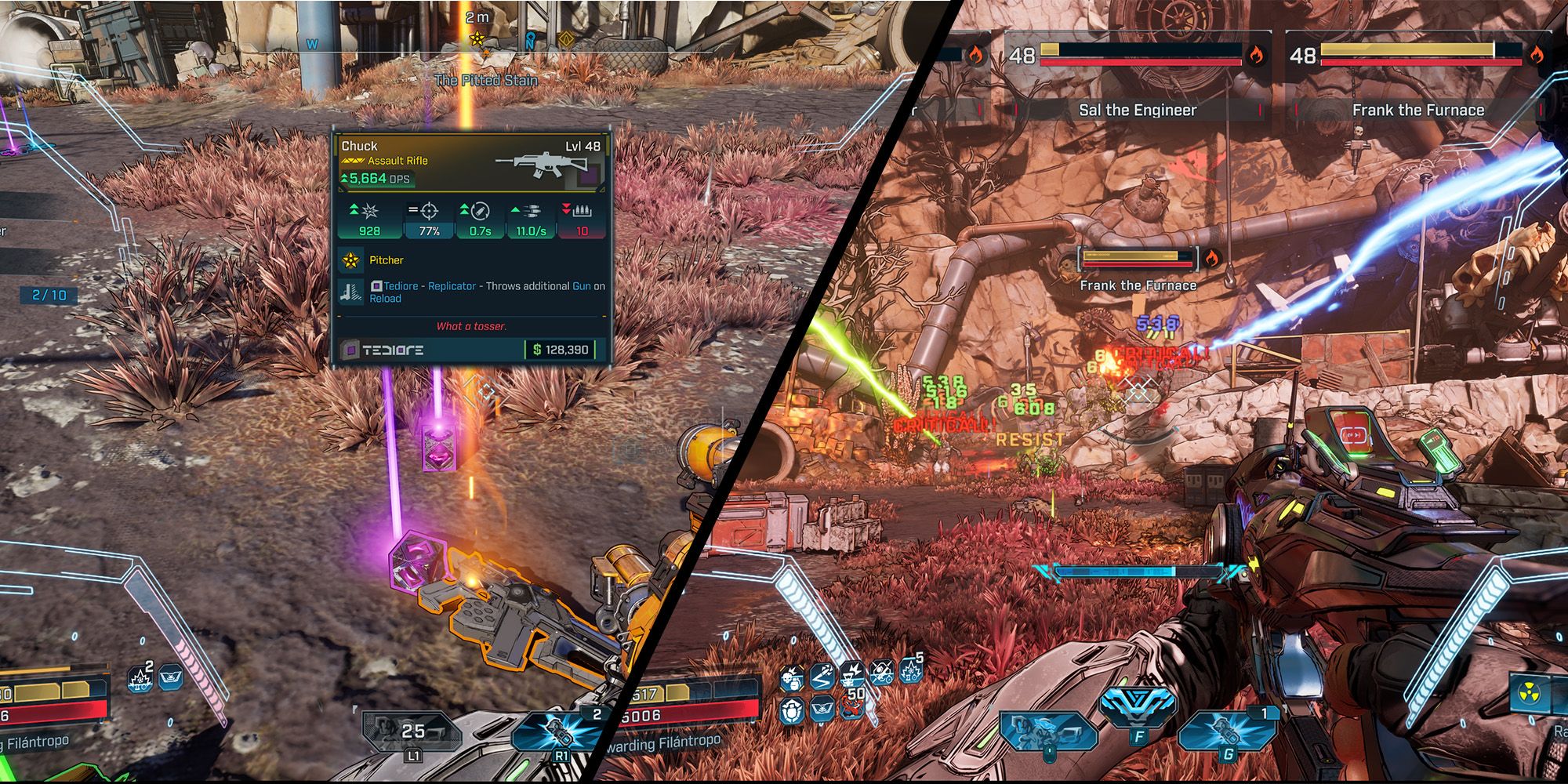Click the Tediore Replicator part icon
The image size is (1568, 784).
(350, 292)
